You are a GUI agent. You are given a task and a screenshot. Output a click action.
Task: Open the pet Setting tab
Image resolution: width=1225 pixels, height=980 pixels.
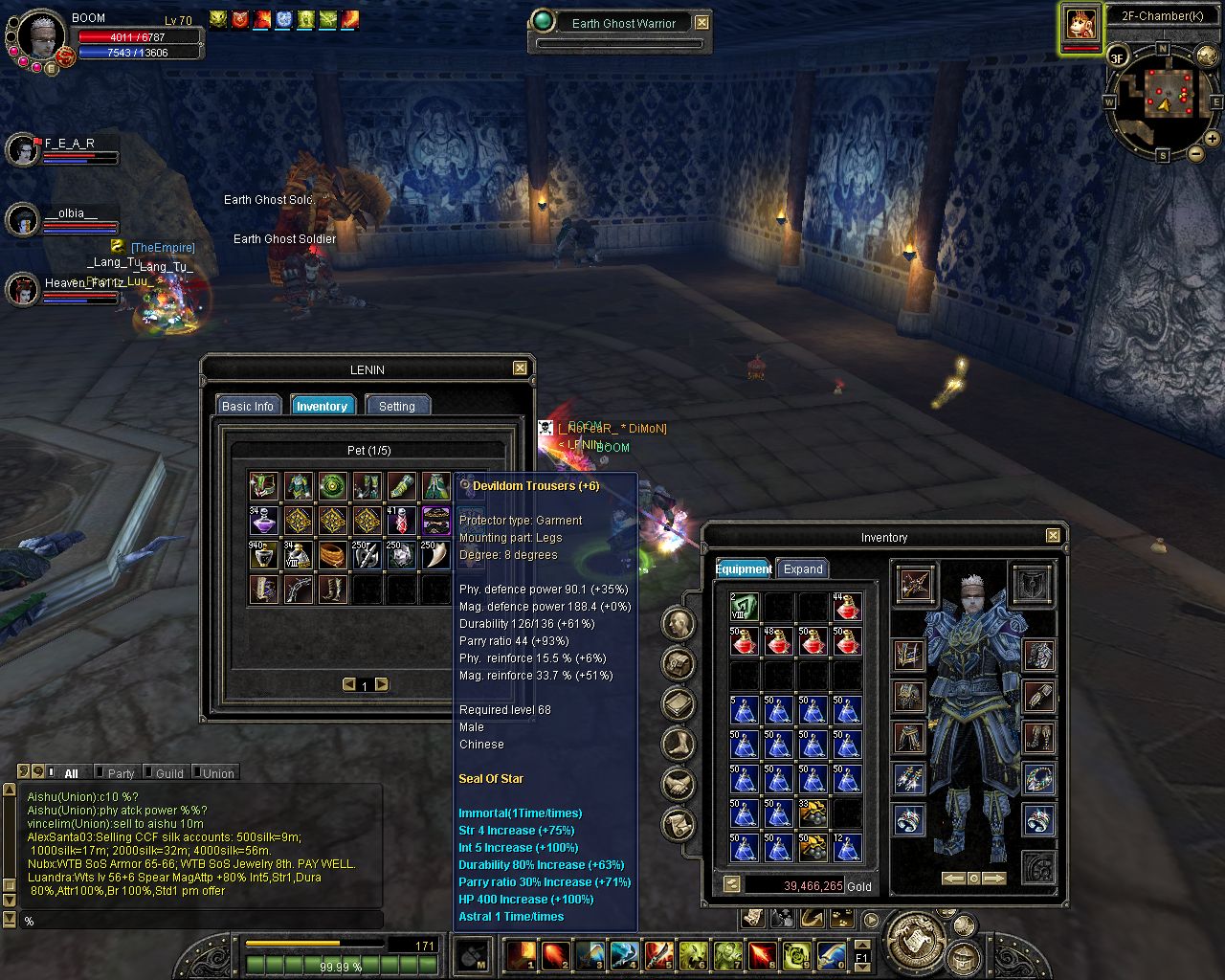pos(397,406)
